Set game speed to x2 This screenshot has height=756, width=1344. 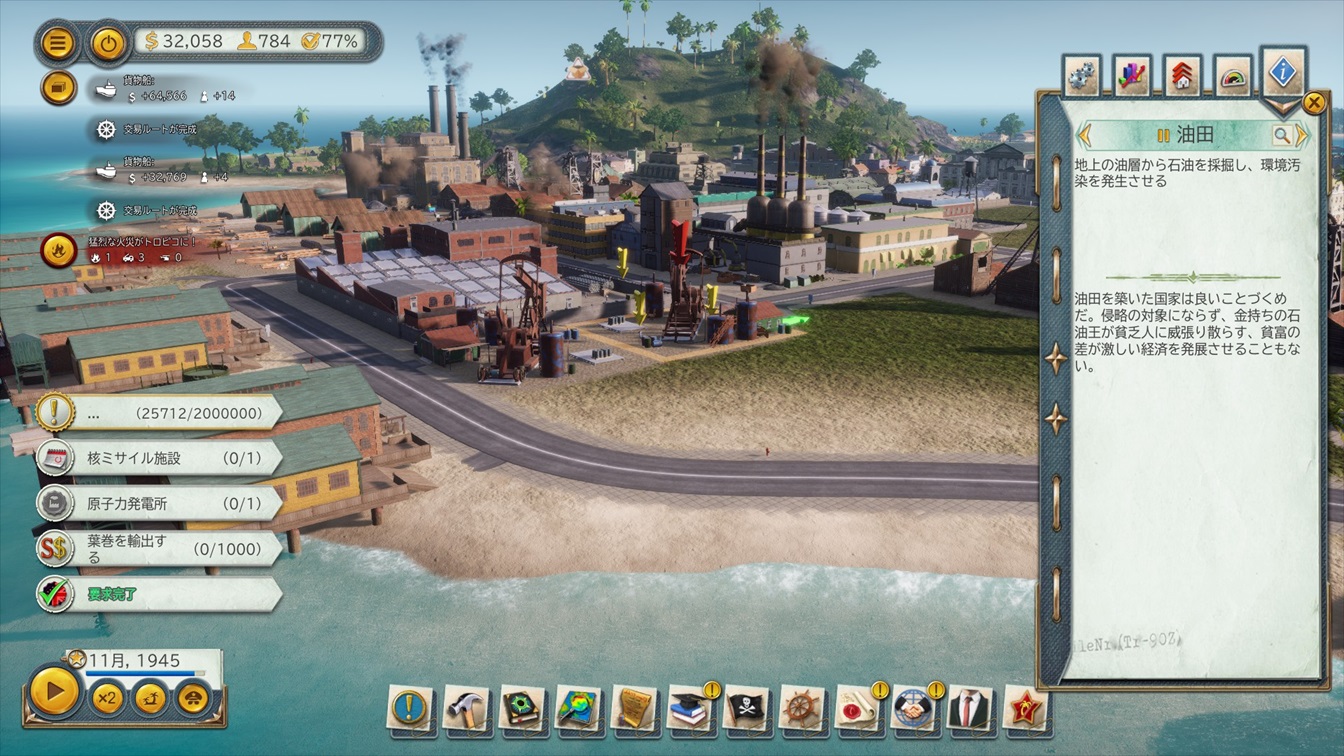point(107,697)
